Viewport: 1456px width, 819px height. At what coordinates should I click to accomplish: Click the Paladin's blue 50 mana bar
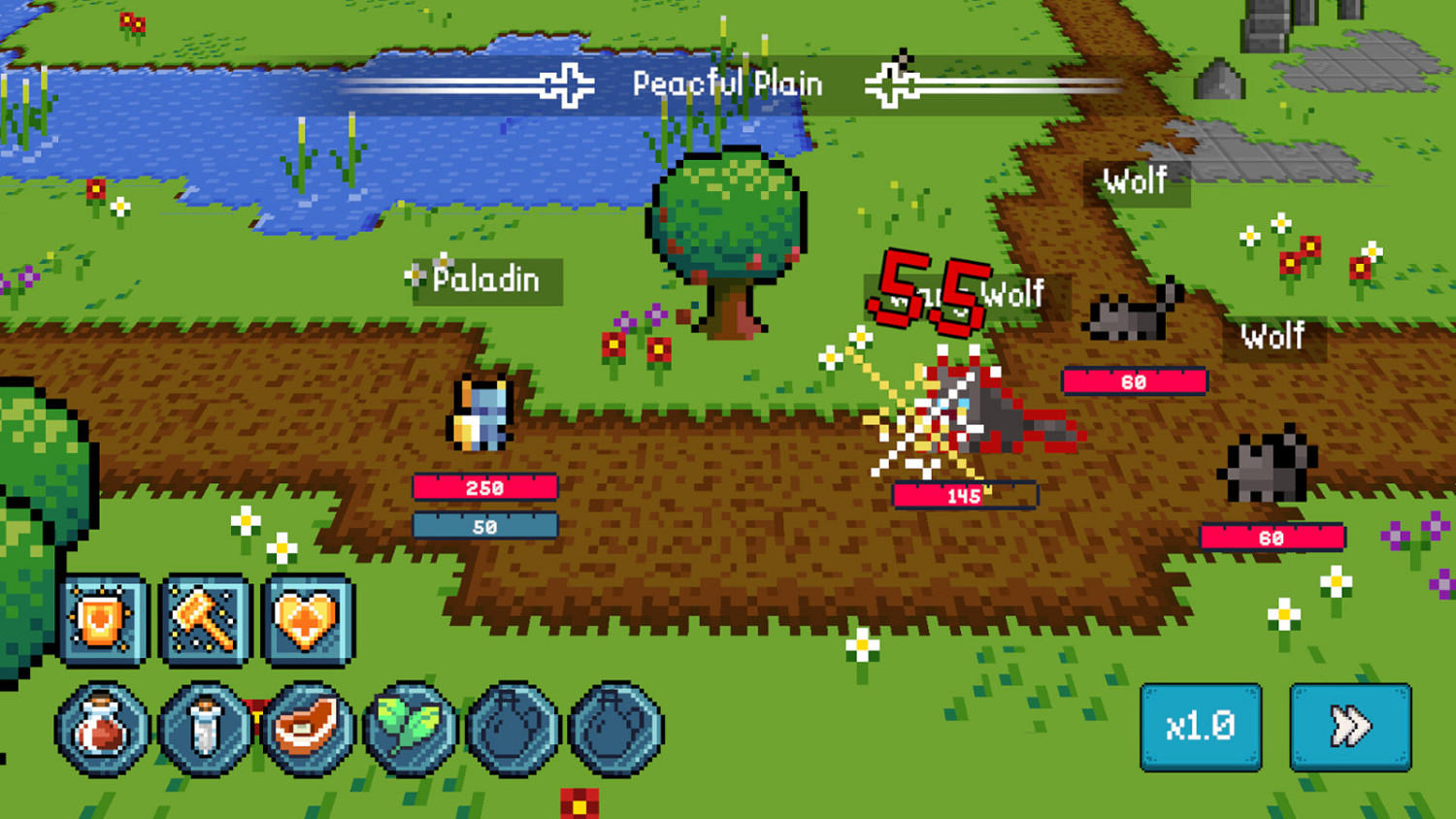(485, 526)
